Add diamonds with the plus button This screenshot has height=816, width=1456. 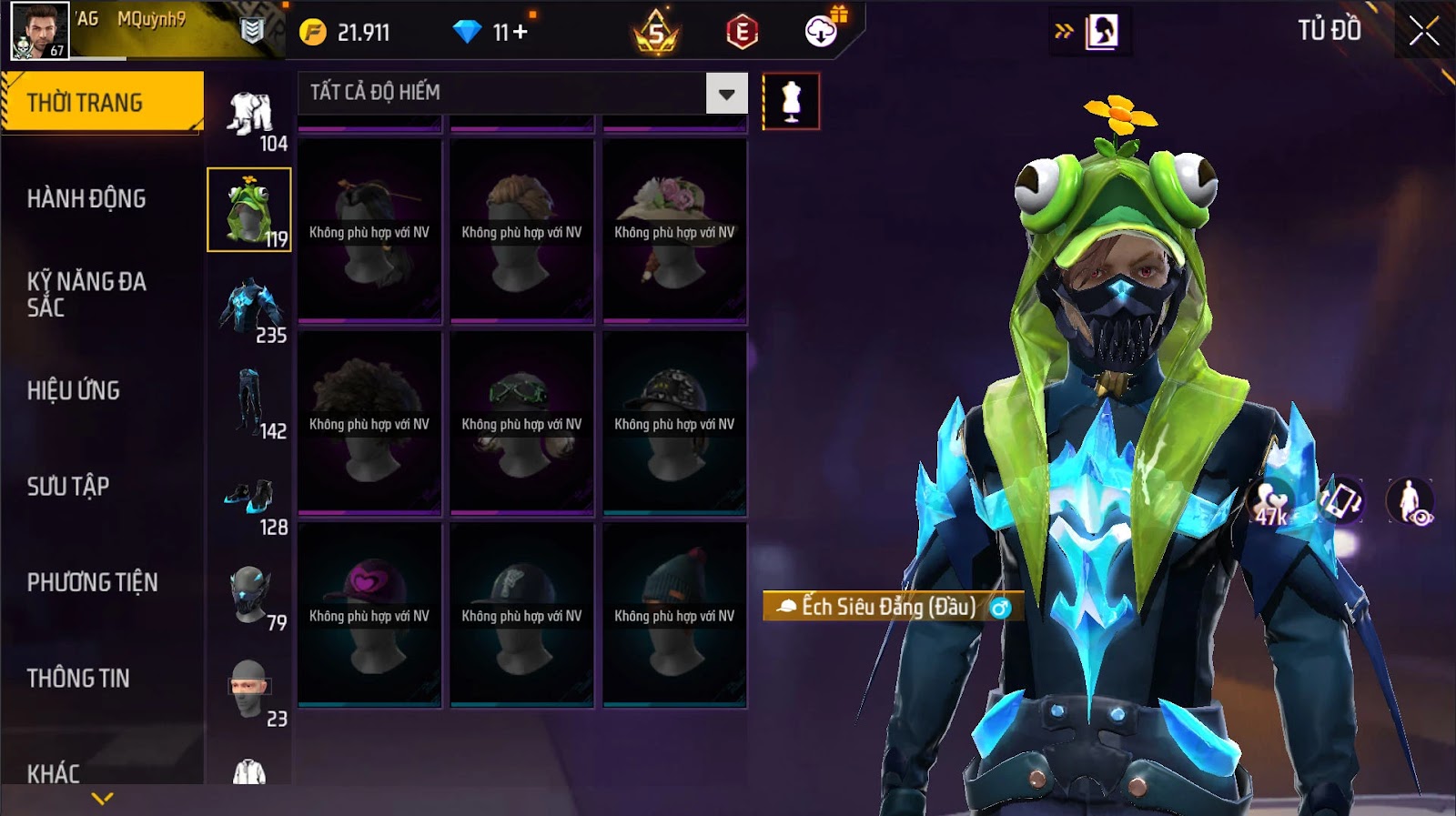click(x=521, y=33)
